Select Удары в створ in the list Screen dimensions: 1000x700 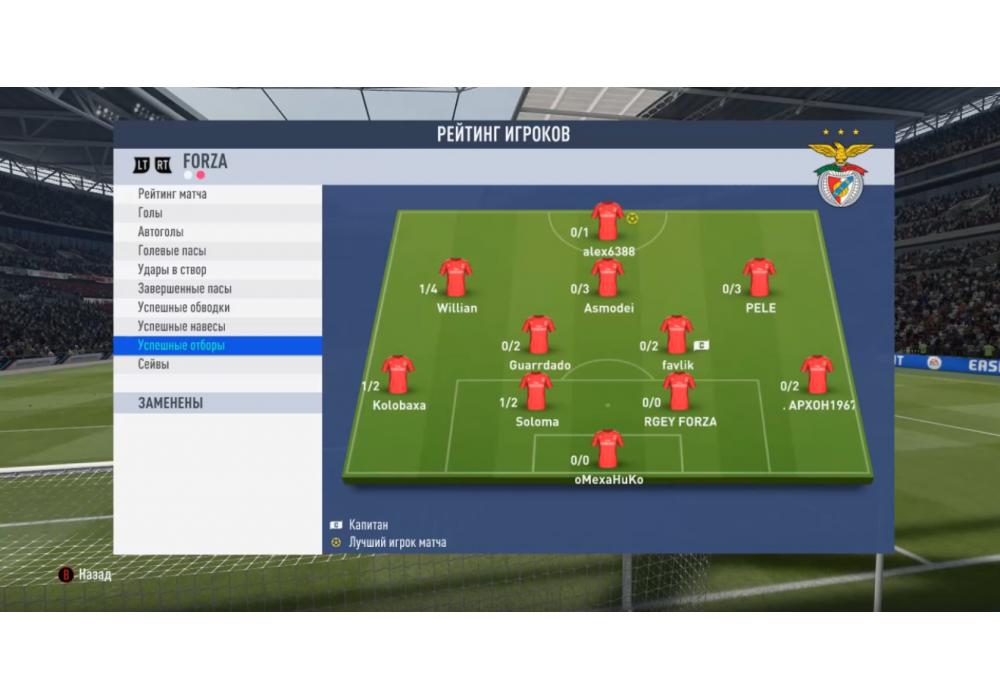coord(217,270)
